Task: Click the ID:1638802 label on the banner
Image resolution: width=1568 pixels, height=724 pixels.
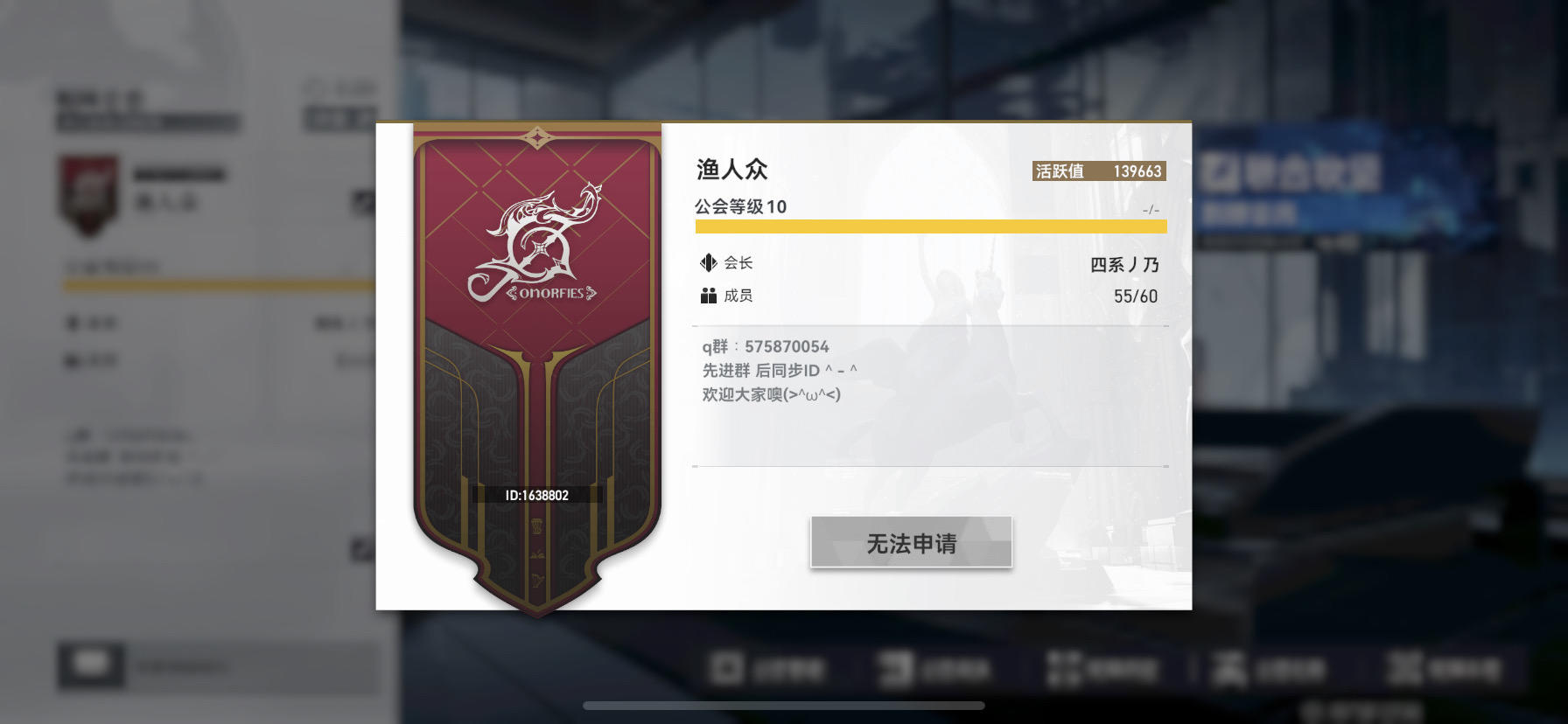Action: click(x=537, y=494)
